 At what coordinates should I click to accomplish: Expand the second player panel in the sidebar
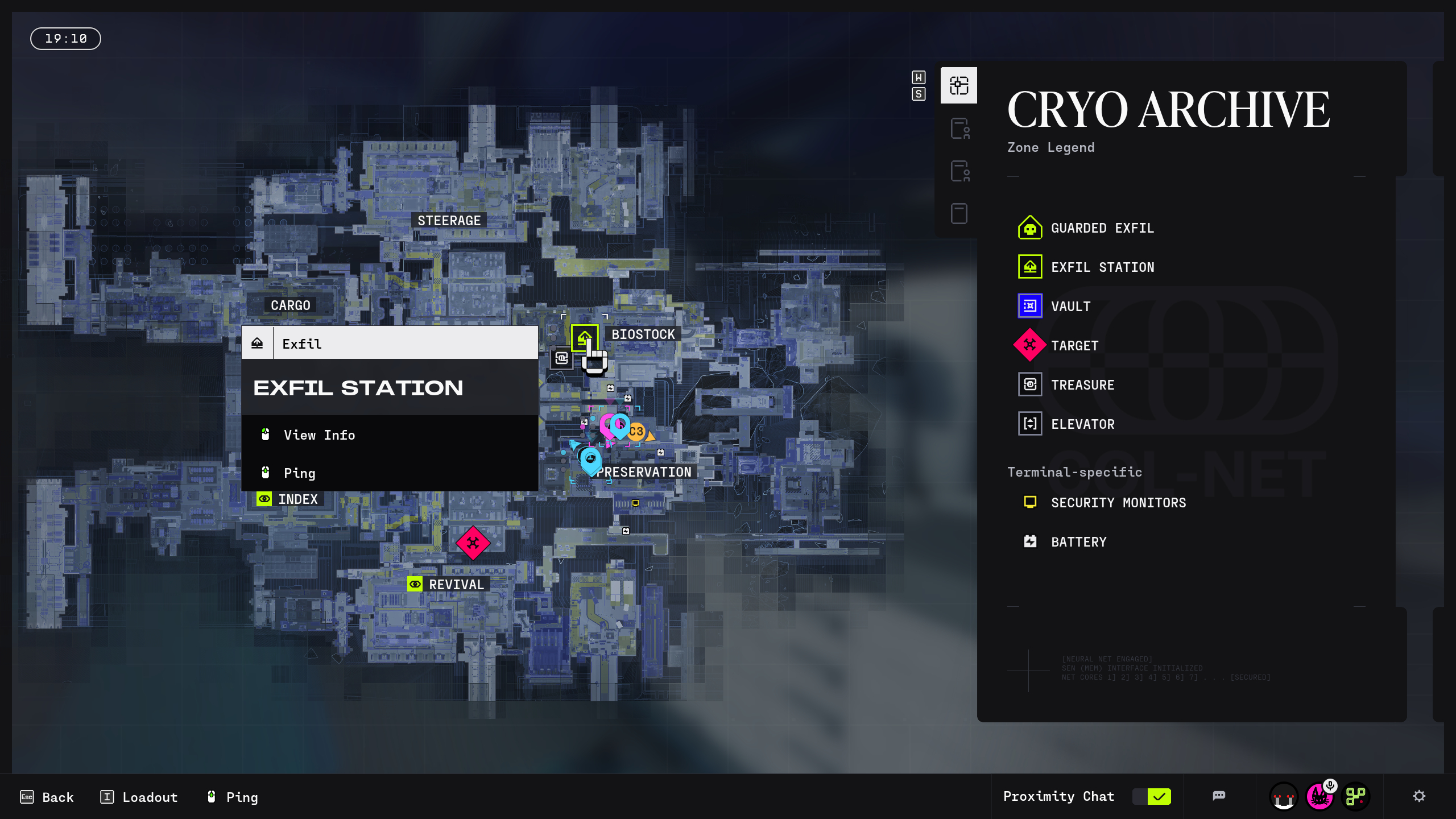pyautogui.click(x=958, y=171)
